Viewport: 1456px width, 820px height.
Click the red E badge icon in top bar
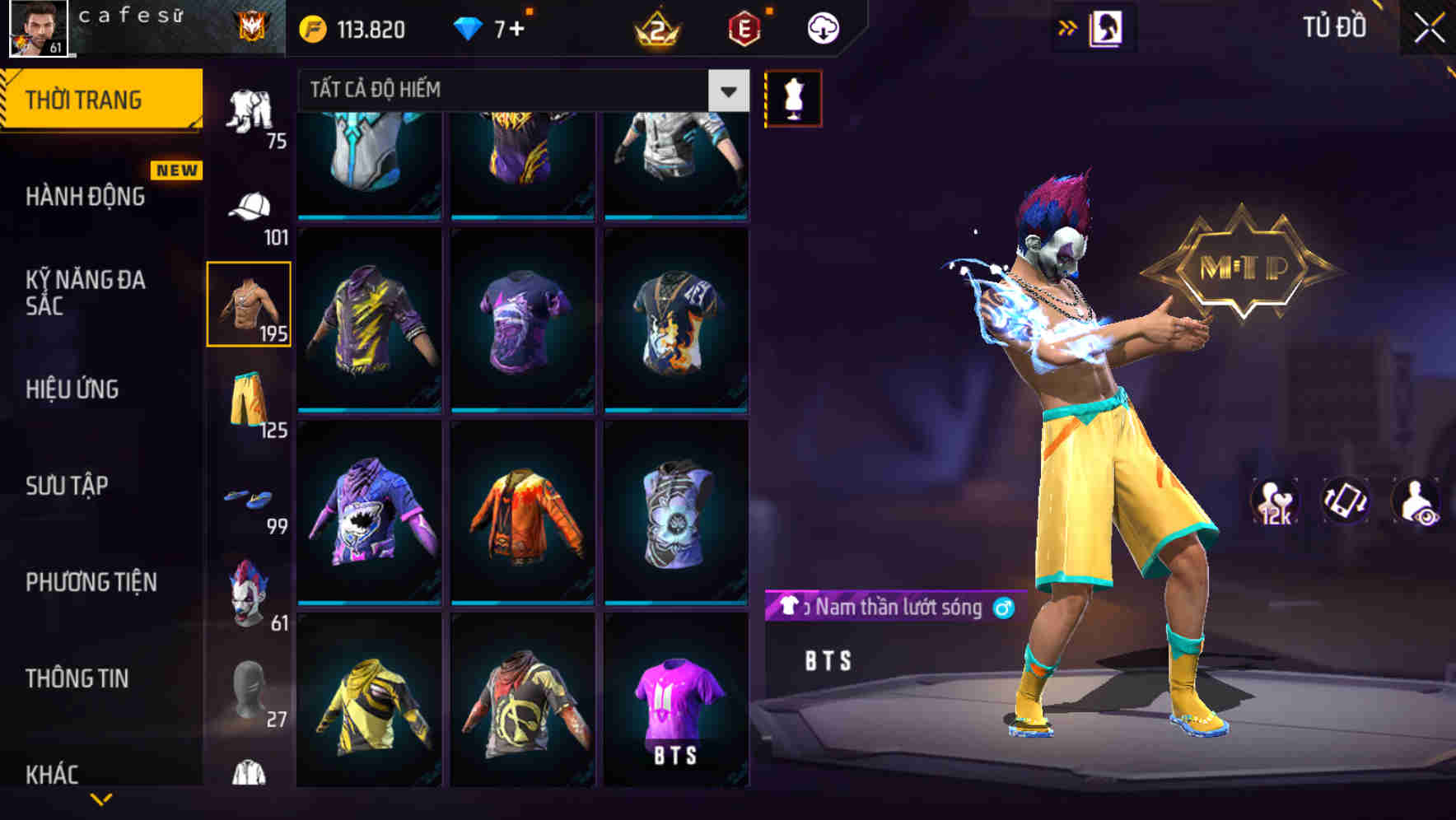744,27
